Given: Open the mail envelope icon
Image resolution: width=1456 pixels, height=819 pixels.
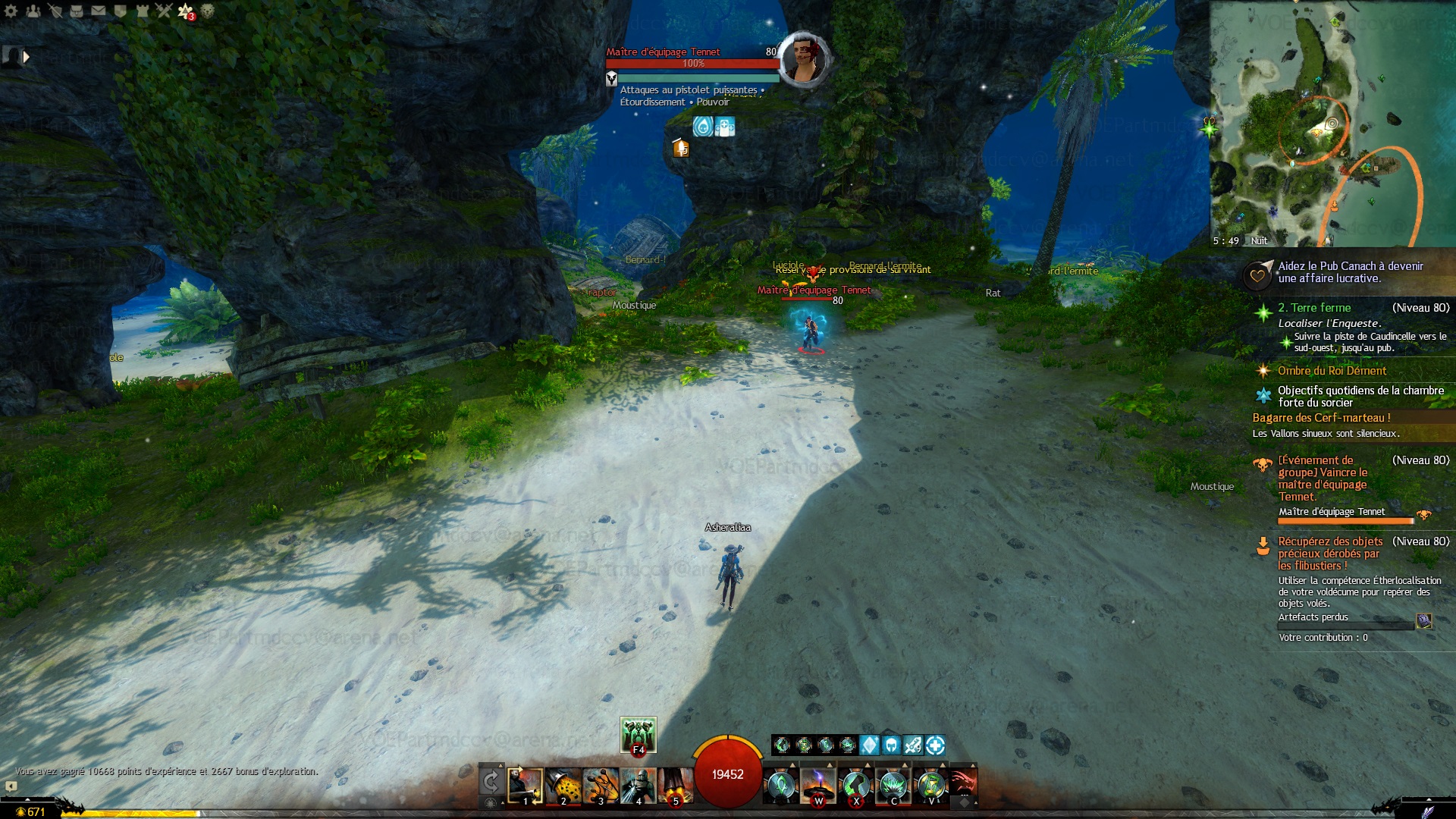Looking at the screenshot, I should click(x=99, y=11).
